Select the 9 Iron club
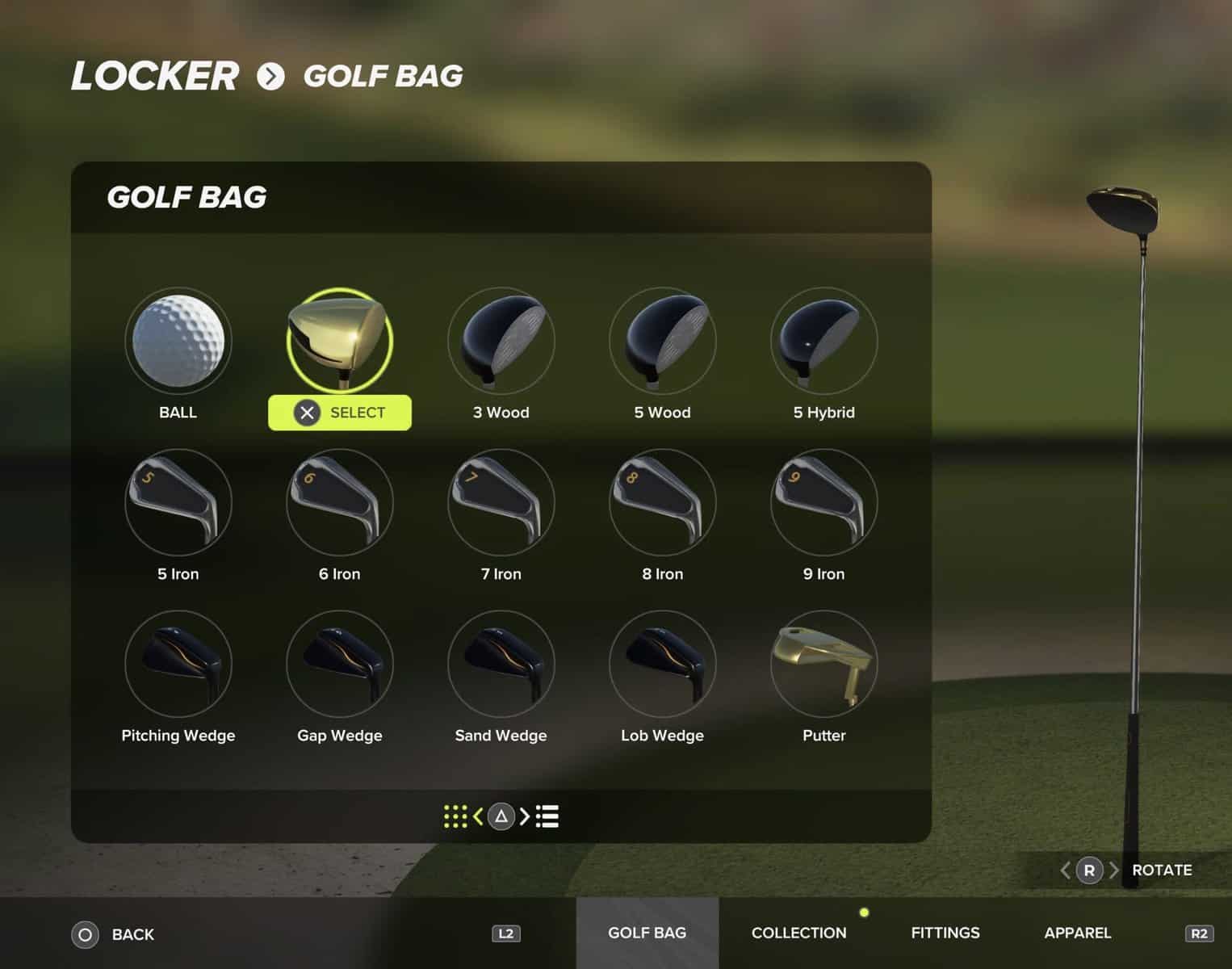The width and height of the screenshot is (1232, 969). (824, 502)
